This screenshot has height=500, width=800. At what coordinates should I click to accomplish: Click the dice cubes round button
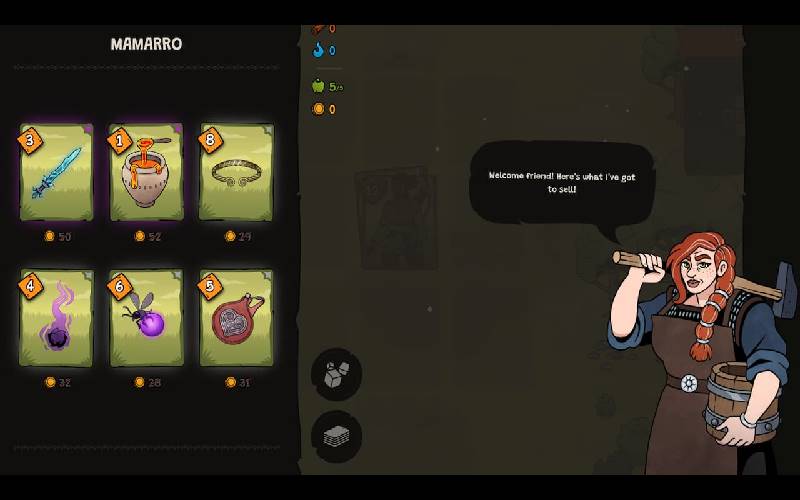tap(336, 375)
